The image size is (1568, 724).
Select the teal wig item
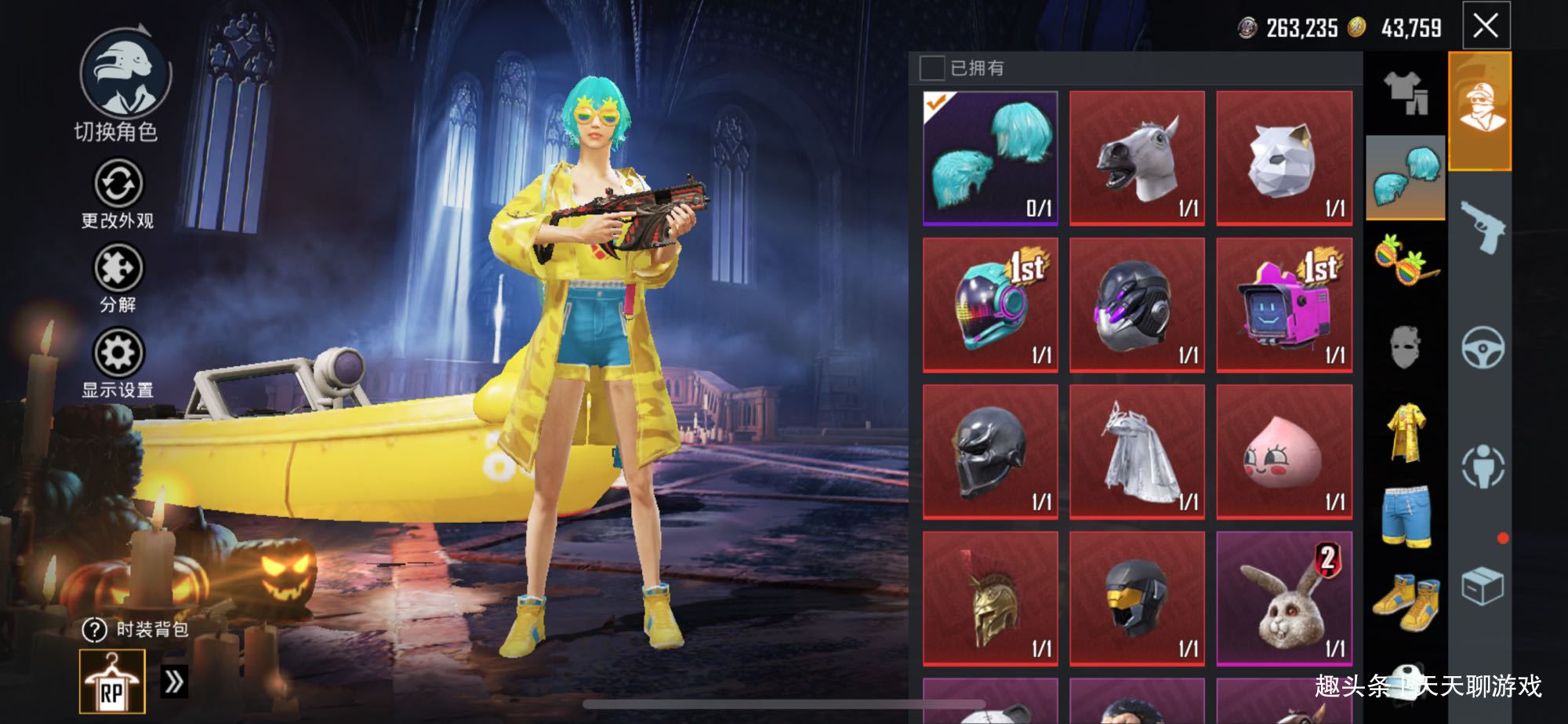(990, 158)
